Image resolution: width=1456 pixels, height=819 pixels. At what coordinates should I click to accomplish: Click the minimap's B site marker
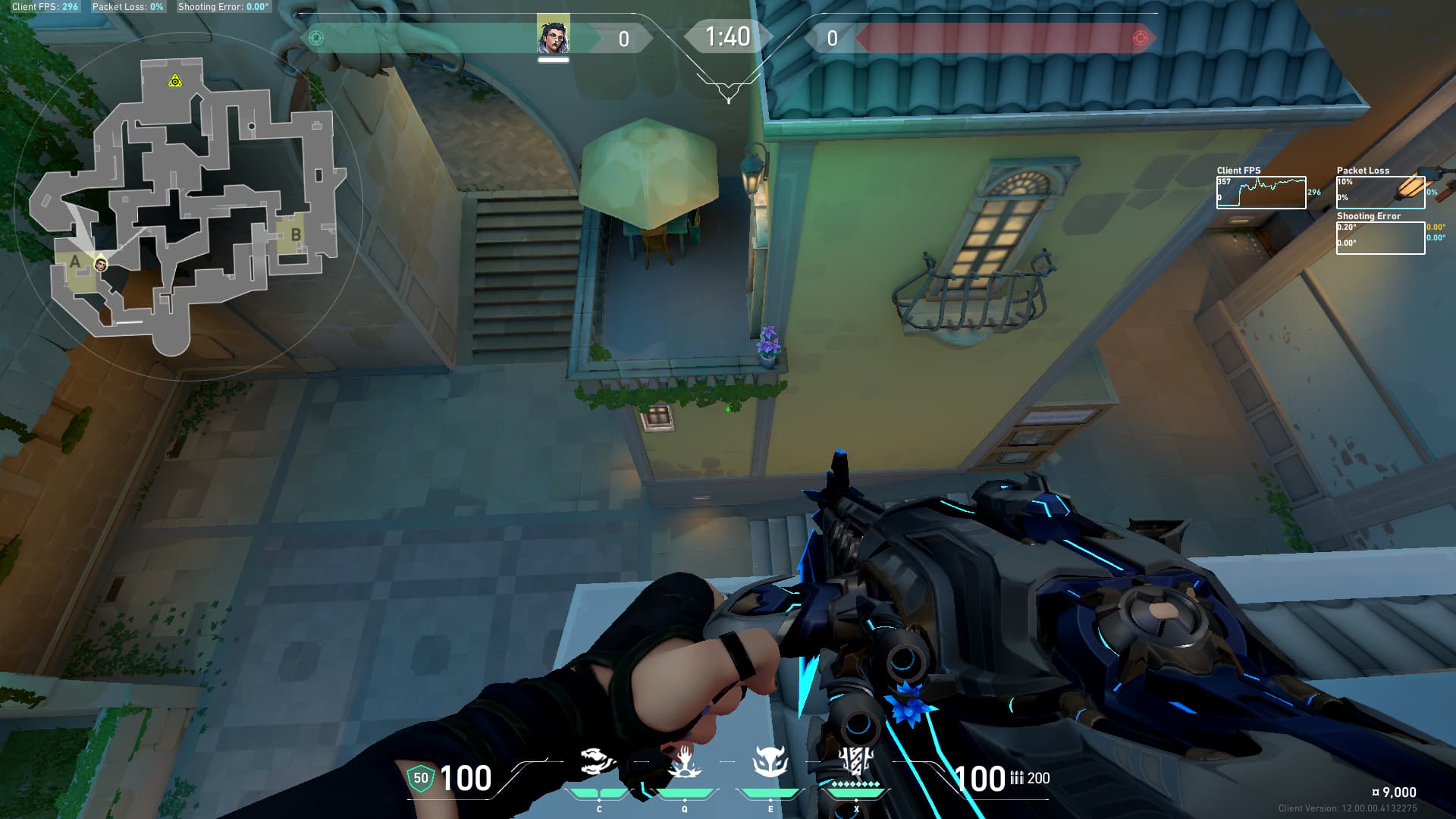(x=296, y=235)
